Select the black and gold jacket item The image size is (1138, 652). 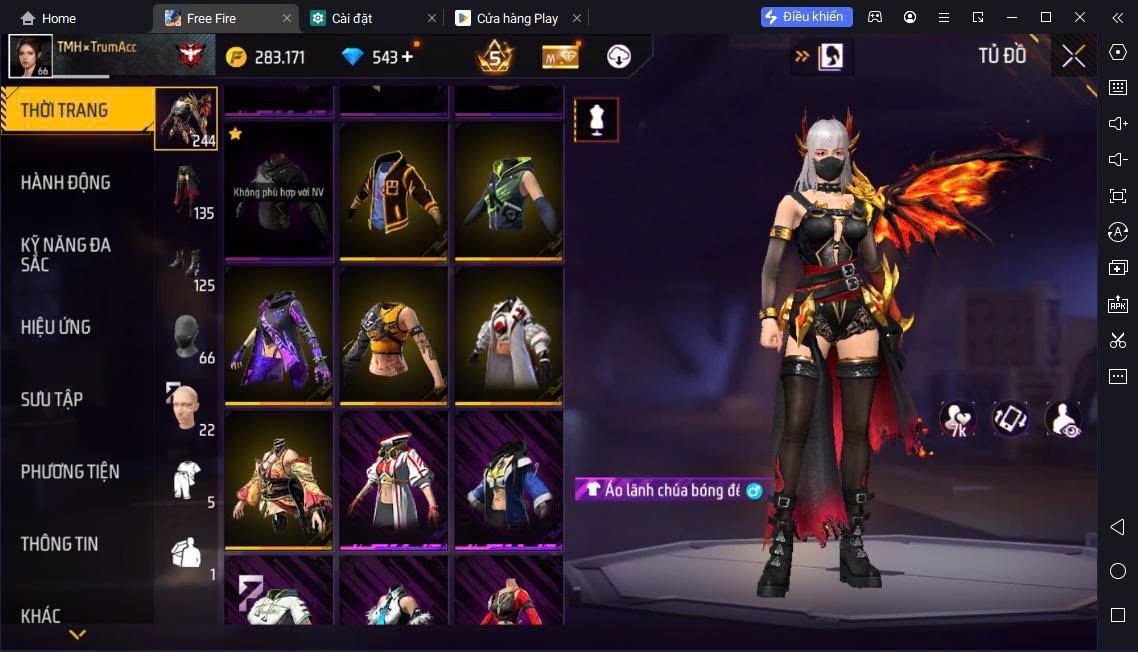click(x=394, y=192)
